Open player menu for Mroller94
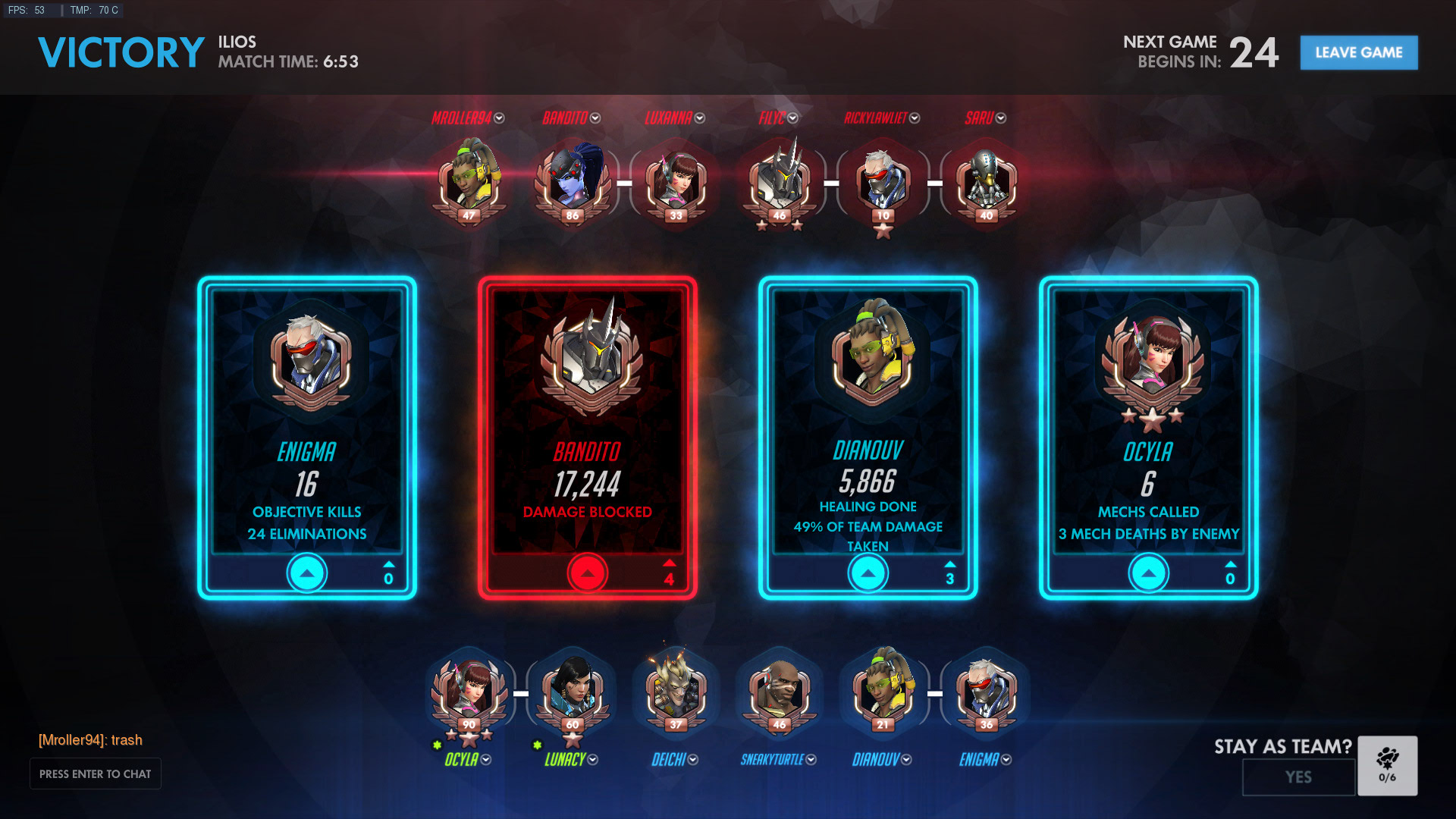1456x819 pixels. click(x=499, y=118)
